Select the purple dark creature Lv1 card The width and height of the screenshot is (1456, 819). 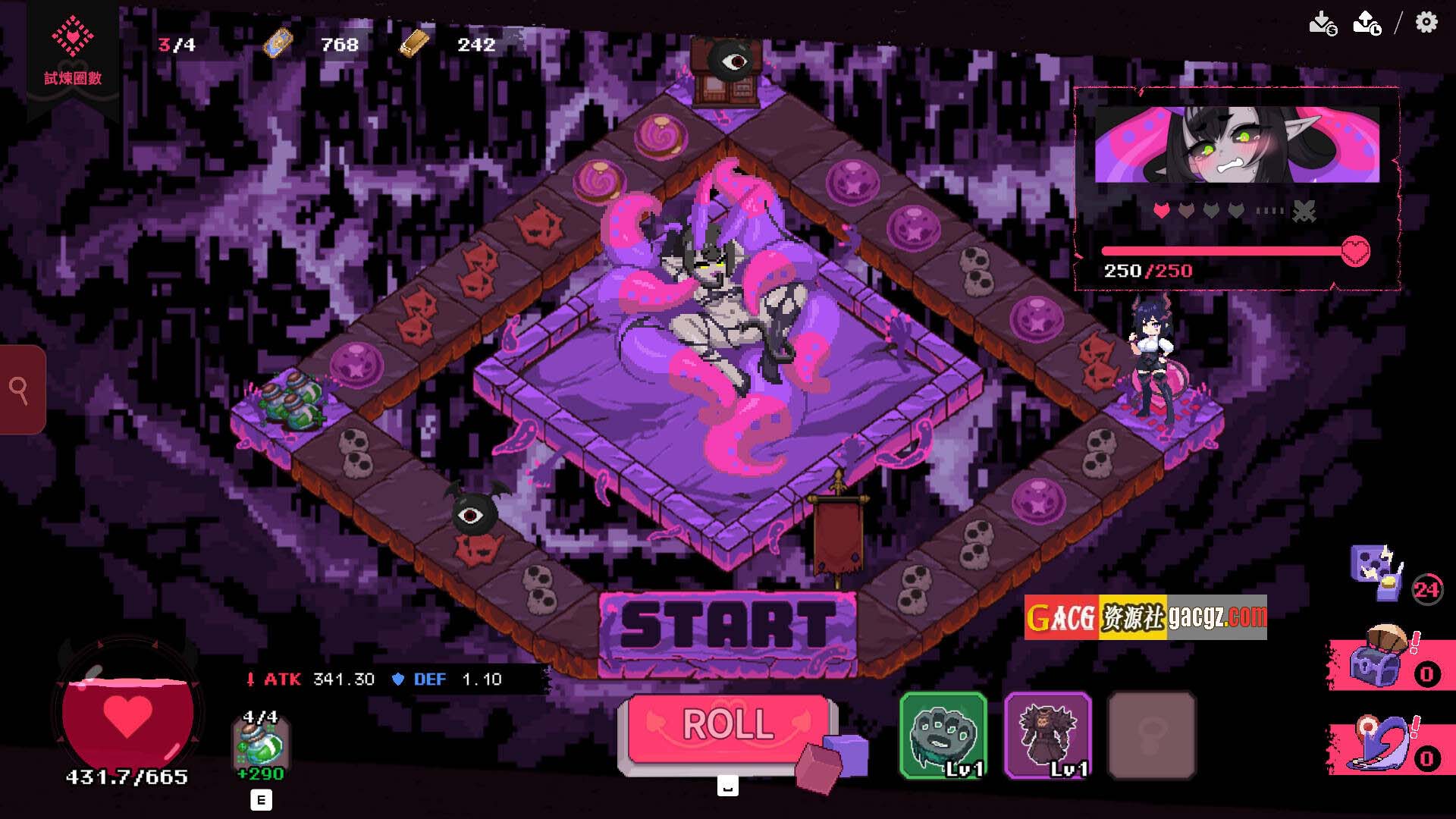(x=1048, y=735)
